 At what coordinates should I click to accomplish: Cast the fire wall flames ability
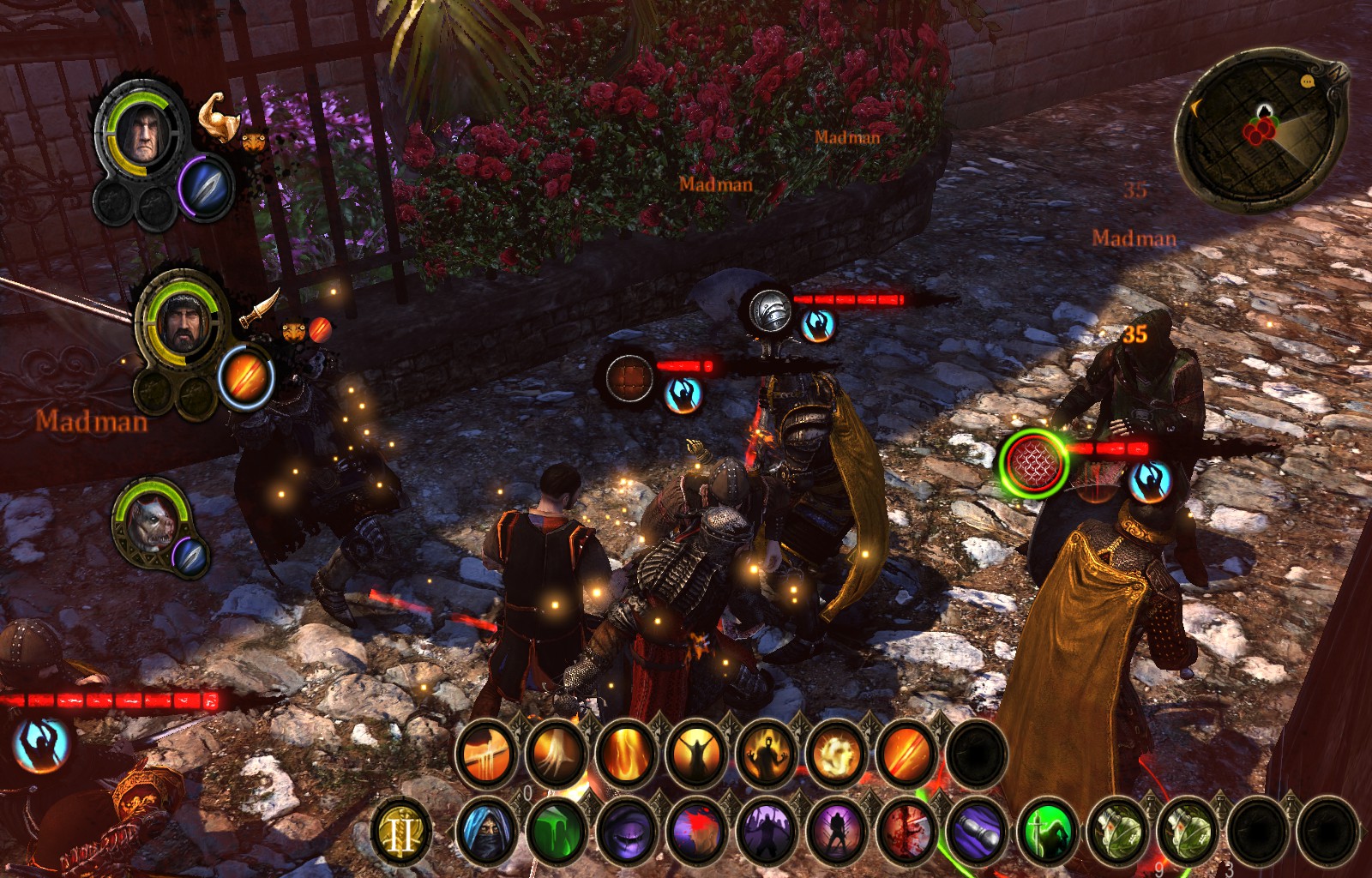pos(626,755)
